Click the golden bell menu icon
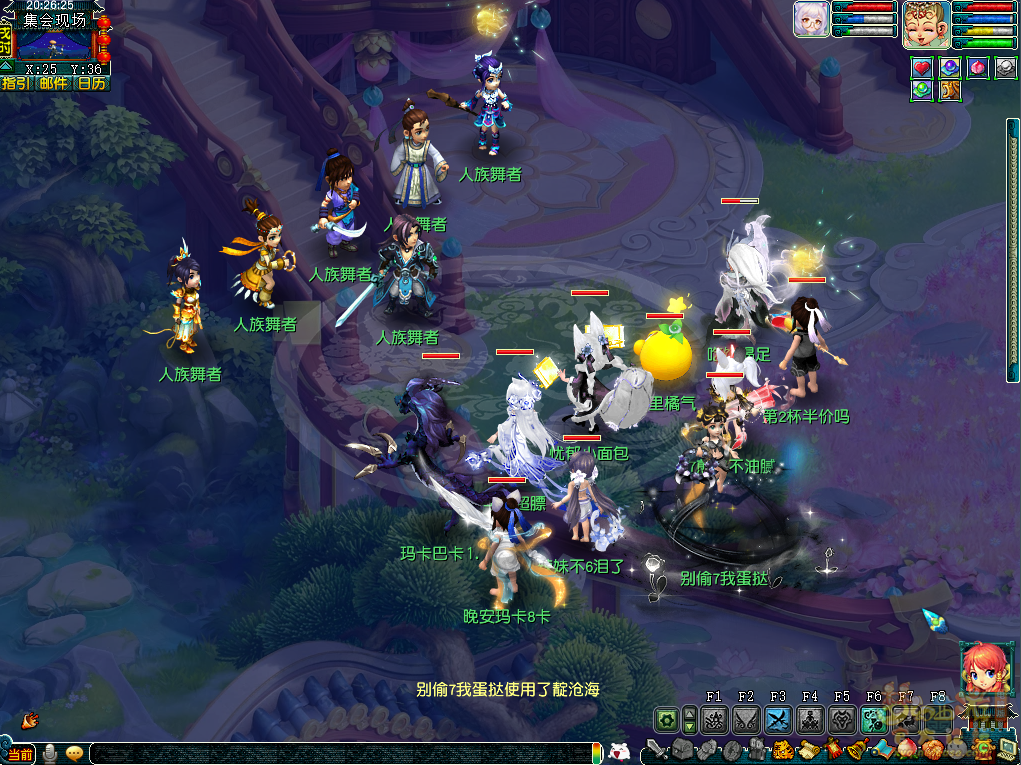Image resolution: width=1021 pixels, height=765 pixels. click(857, 749)
